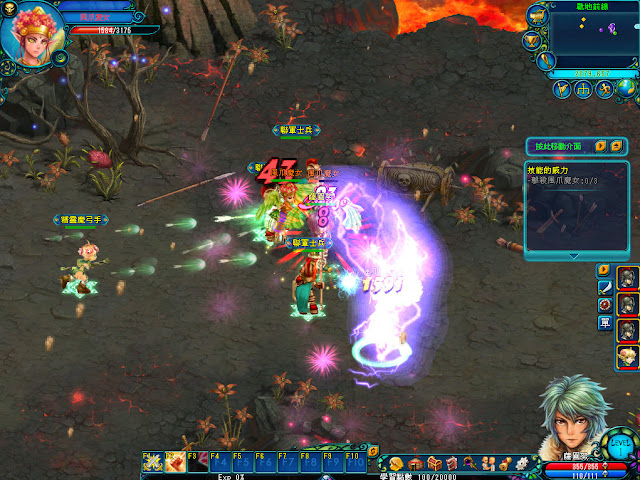Click the white feather icon beside party list

tap(604, 287)
